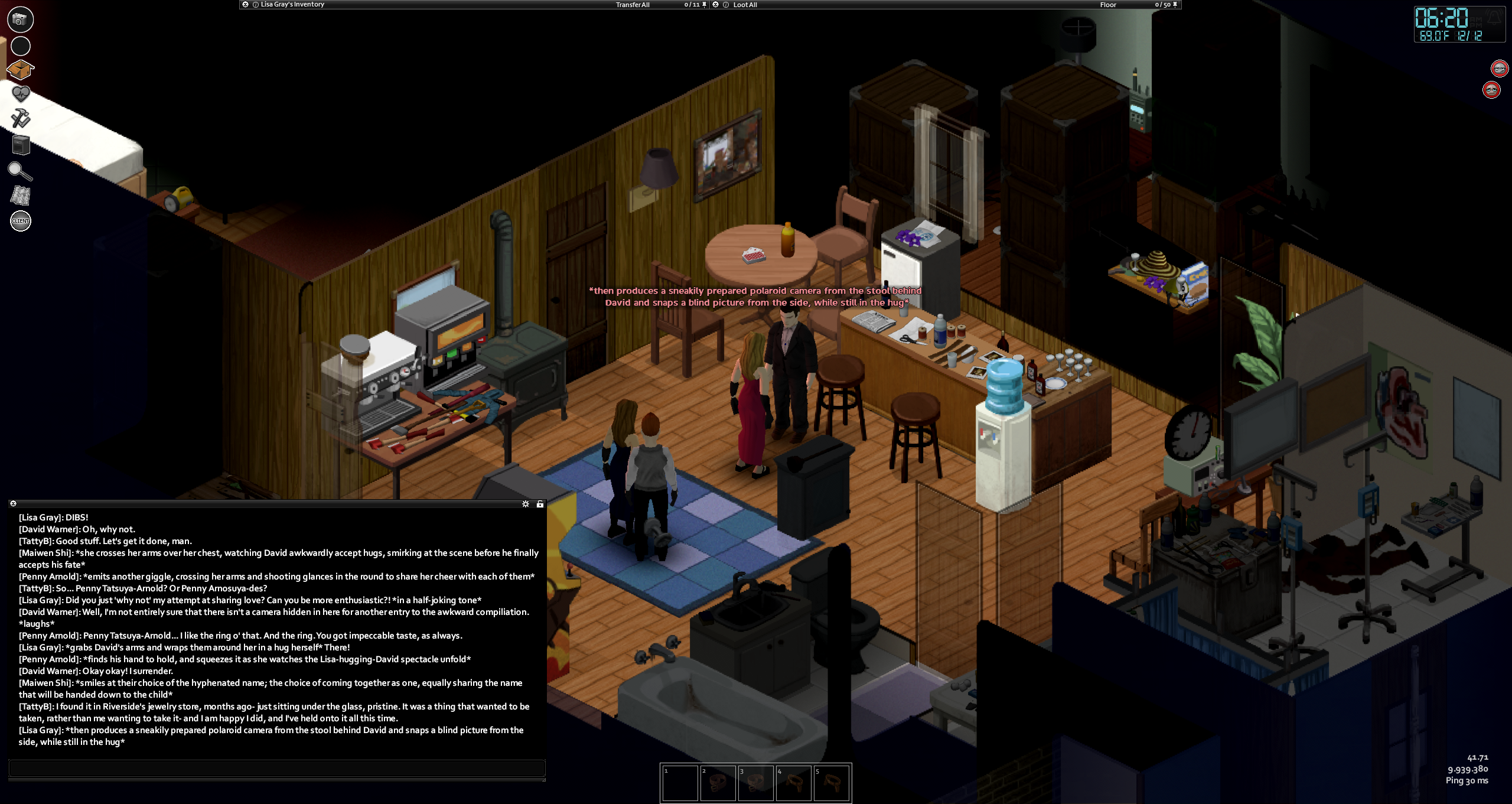Image resolution: width=1512 pixels, height=804 pixels.
Task: Open the camera button in the sidebar
Action: [x=20, y=19]
